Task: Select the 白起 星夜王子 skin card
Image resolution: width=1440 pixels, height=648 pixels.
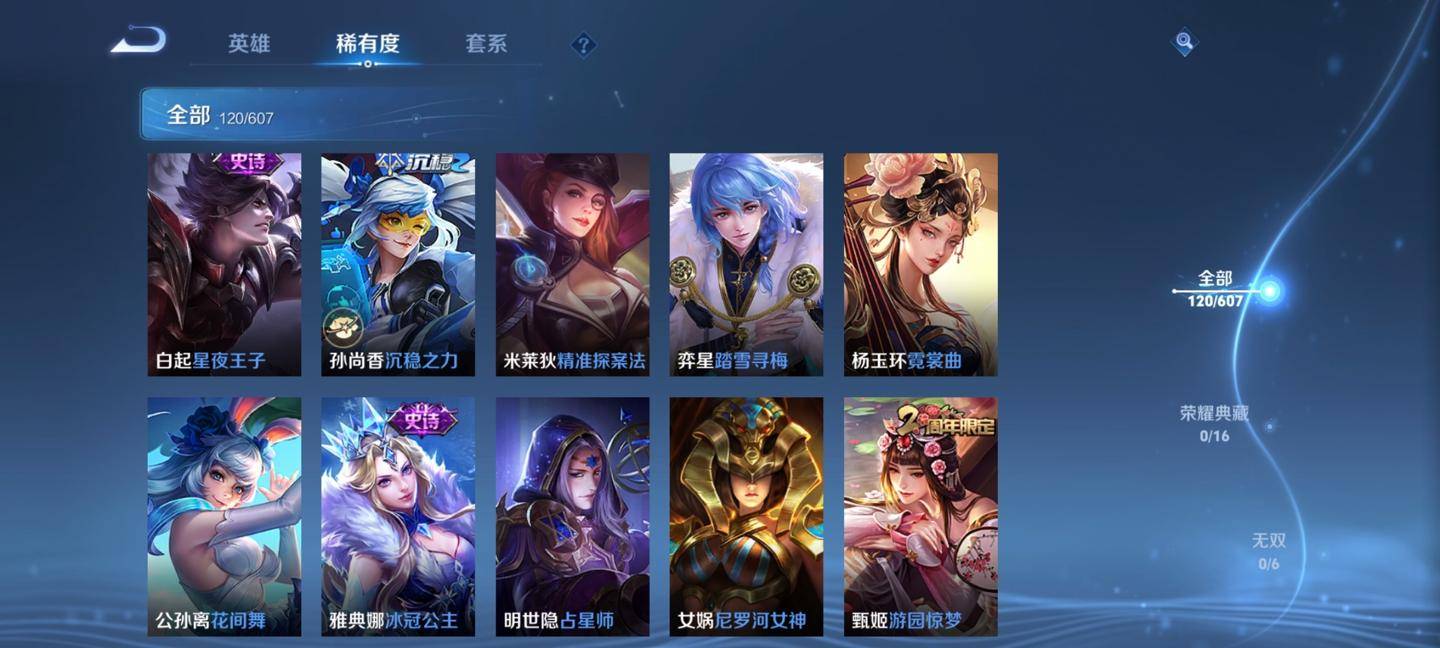Action: [x=224, y=264]
